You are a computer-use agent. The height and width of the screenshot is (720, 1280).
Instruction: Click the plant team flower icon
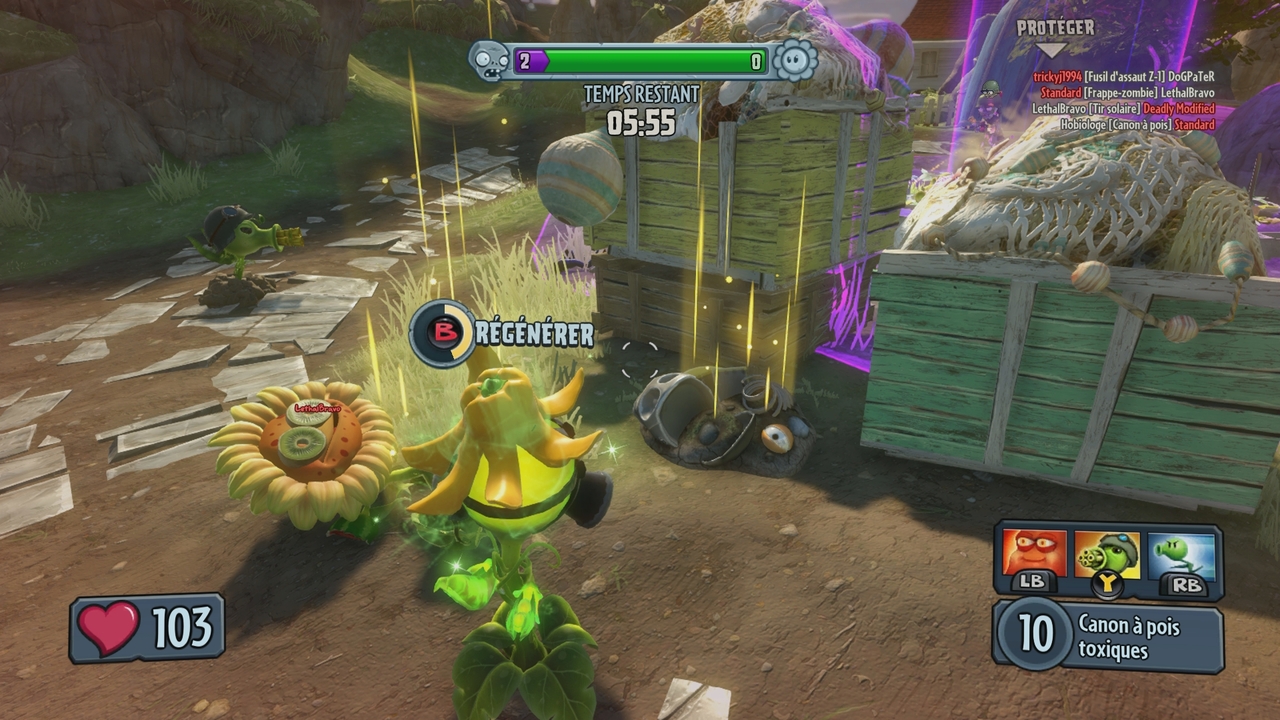(796, 61)
